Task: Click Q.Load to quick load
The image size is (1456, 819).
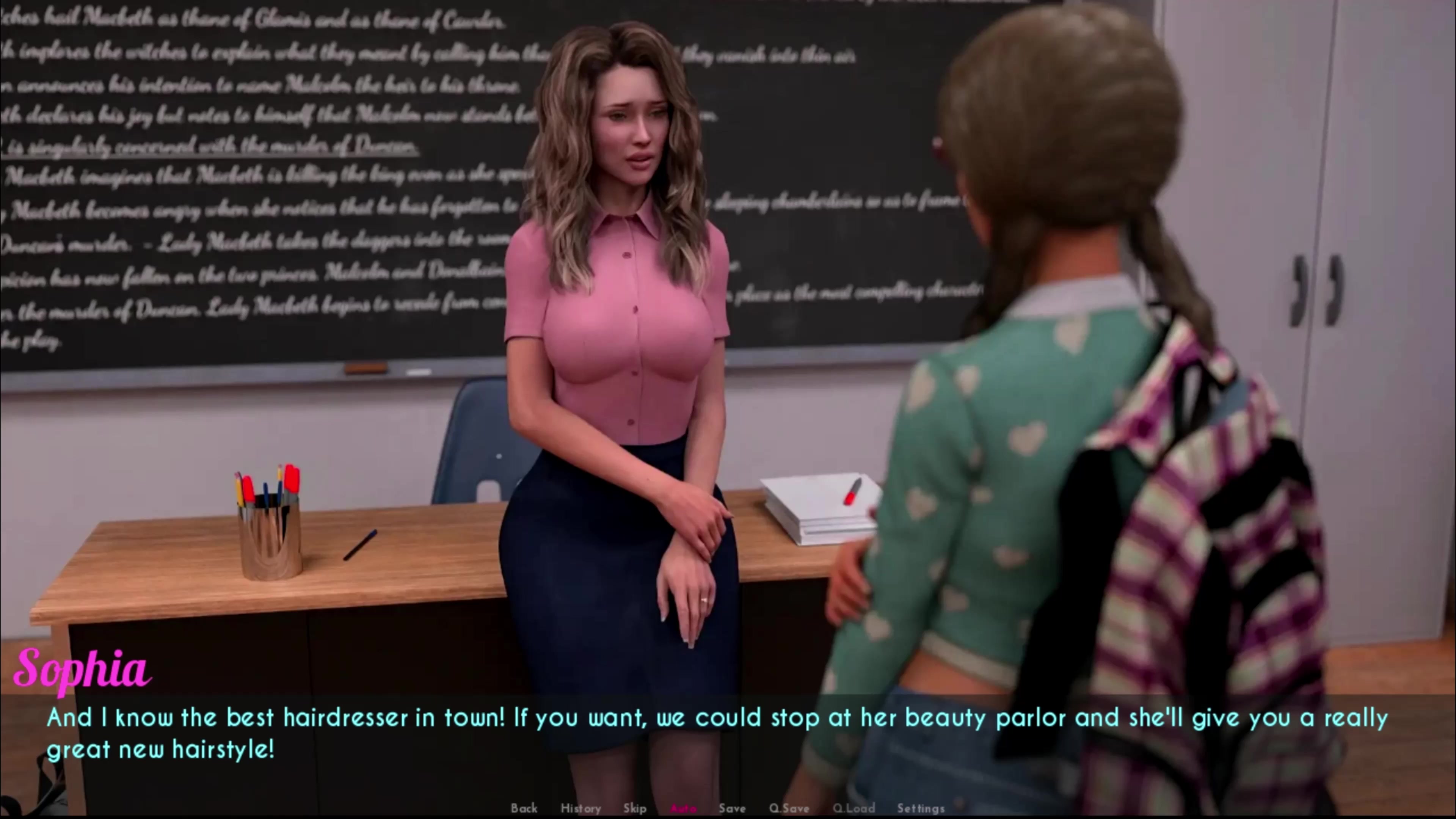Action: tap(854, 808)
